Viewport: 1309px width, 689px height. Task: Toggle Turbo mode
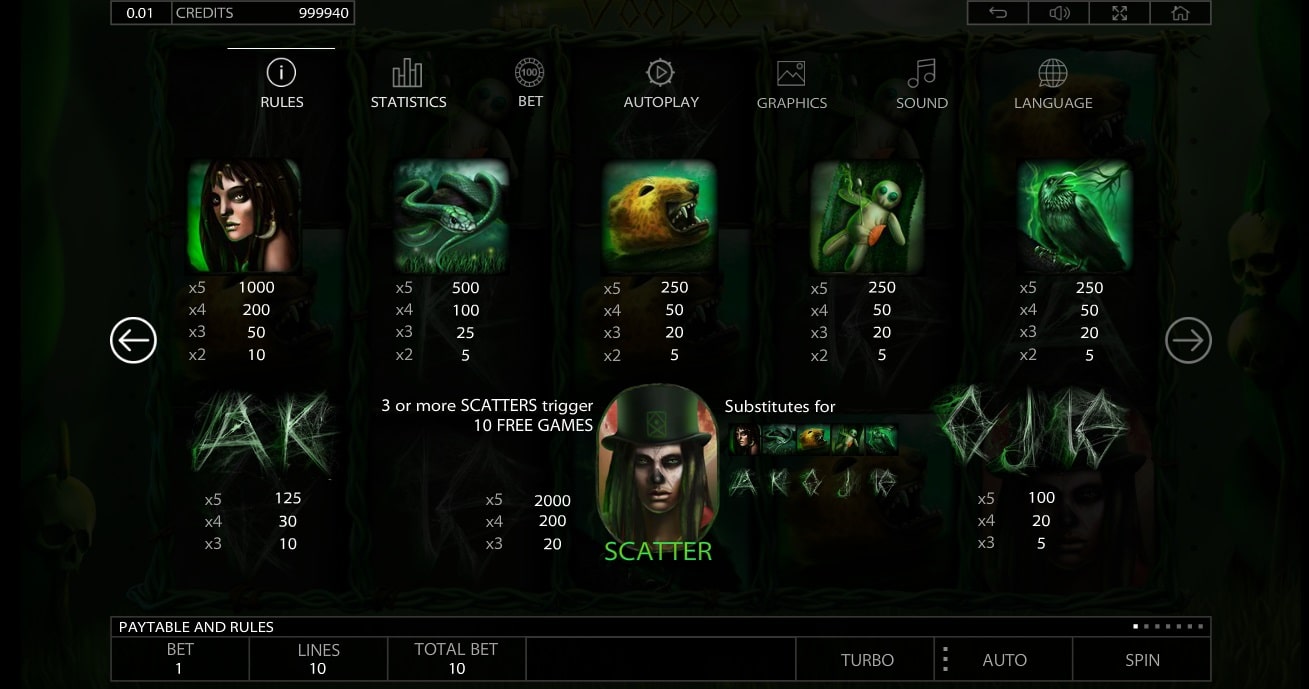click(x=867, y=660)
